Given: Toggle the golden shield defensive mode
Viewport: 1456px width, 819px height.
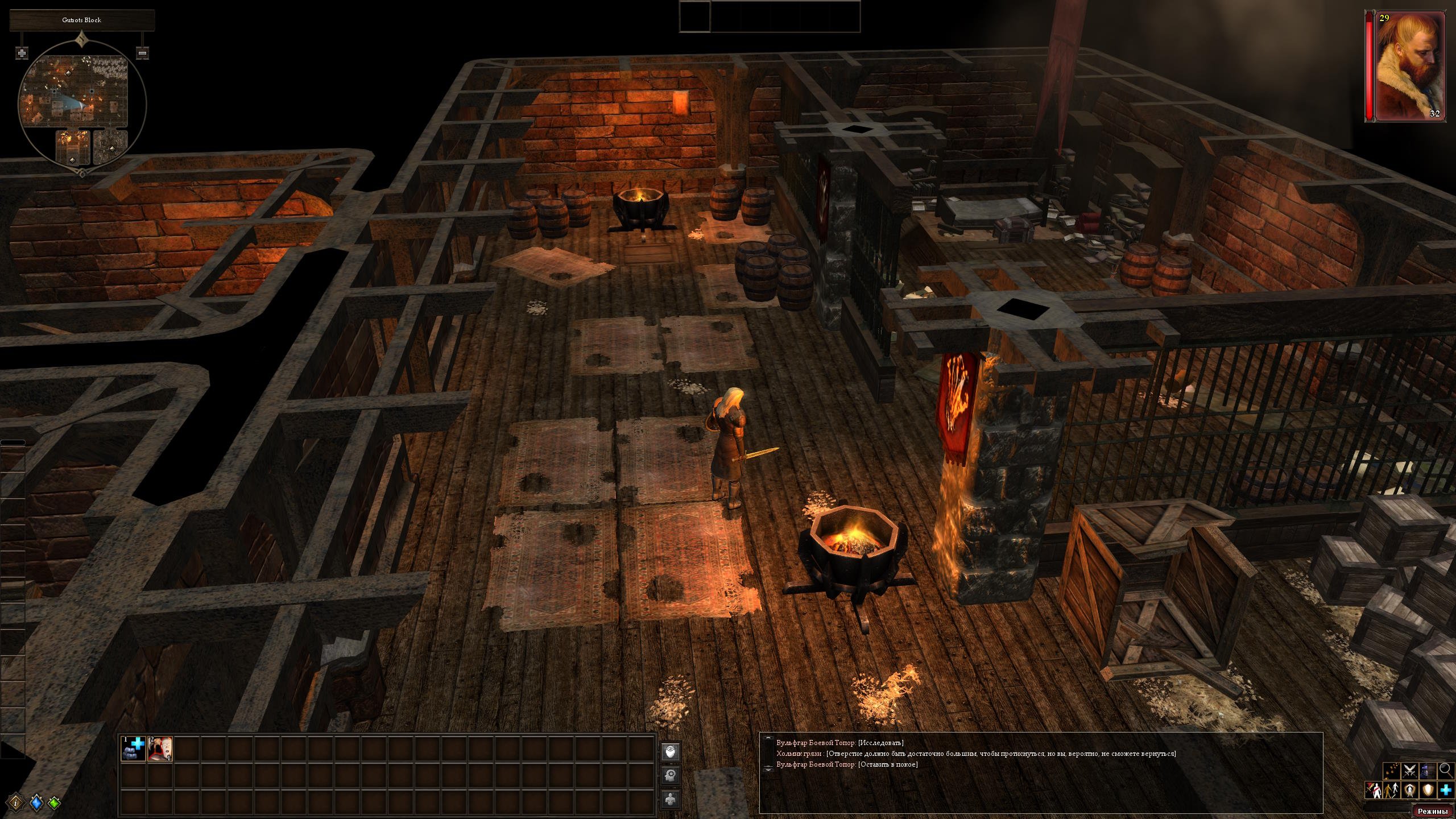Looking at the screenshot, I should pos(1428,790).
